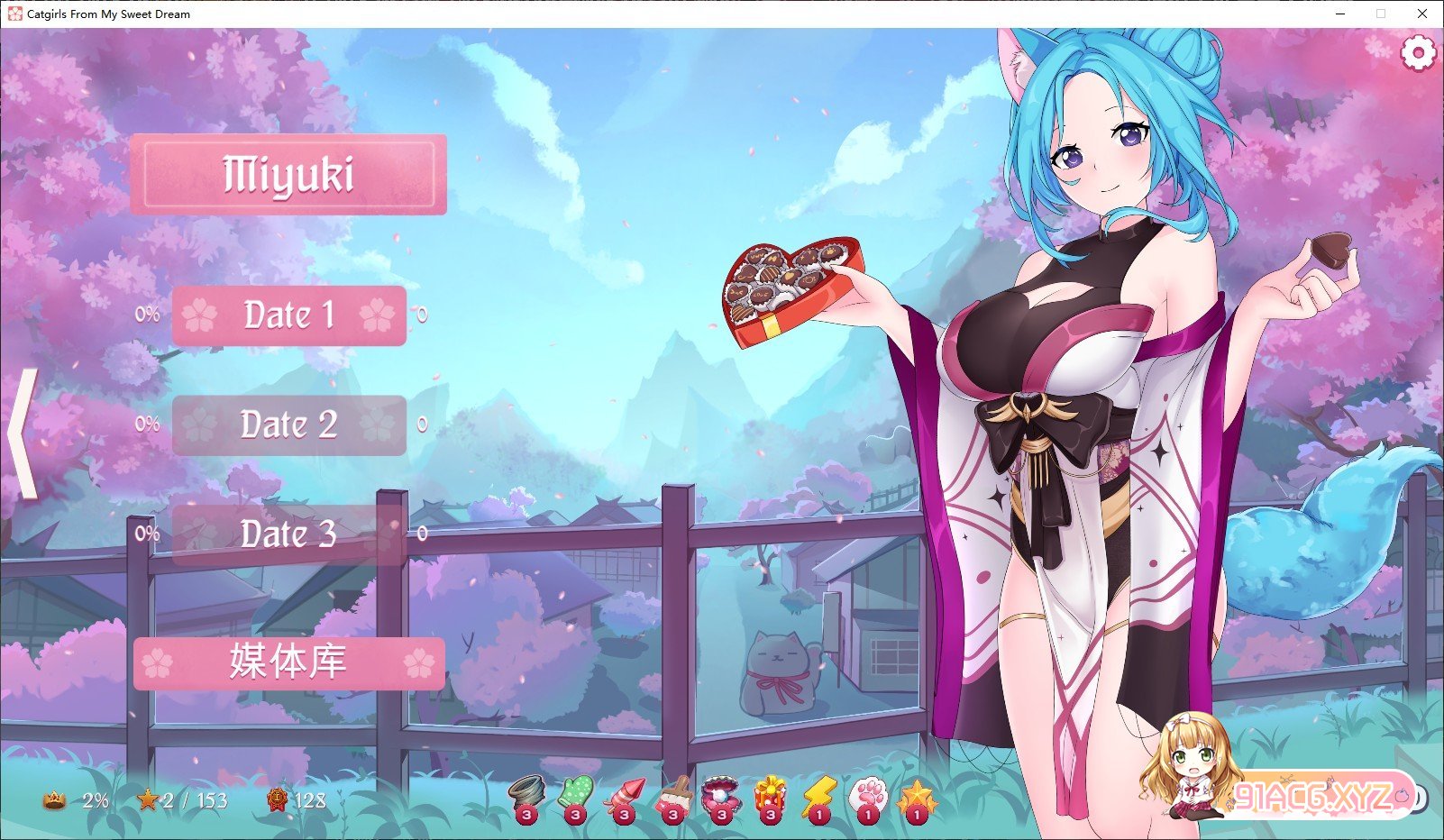Click the Miyuki character name banner
The height and width of the screenshot is (840, 1444).
pos(288,175)
